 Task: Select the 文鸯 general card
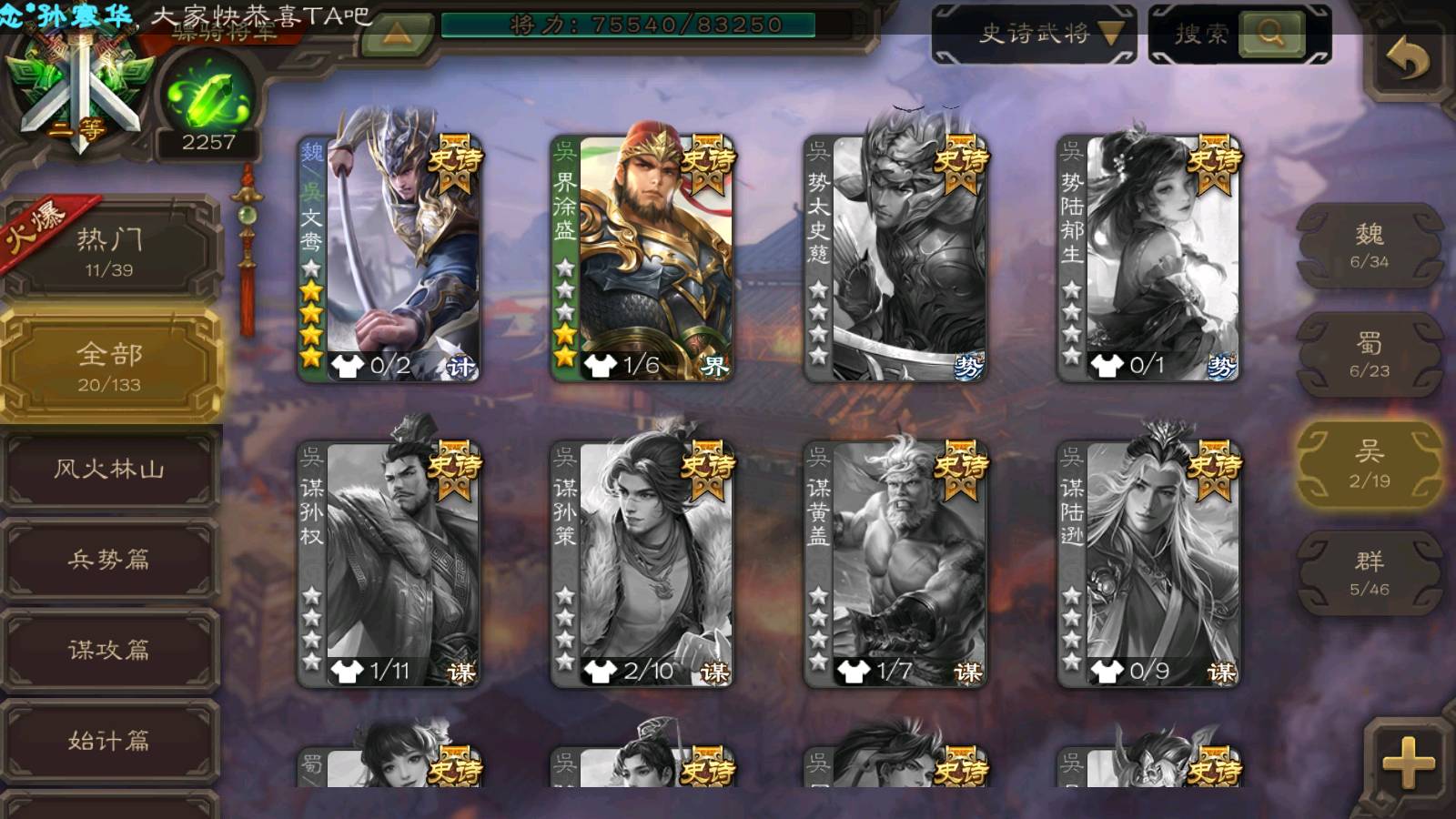[389, 259]
